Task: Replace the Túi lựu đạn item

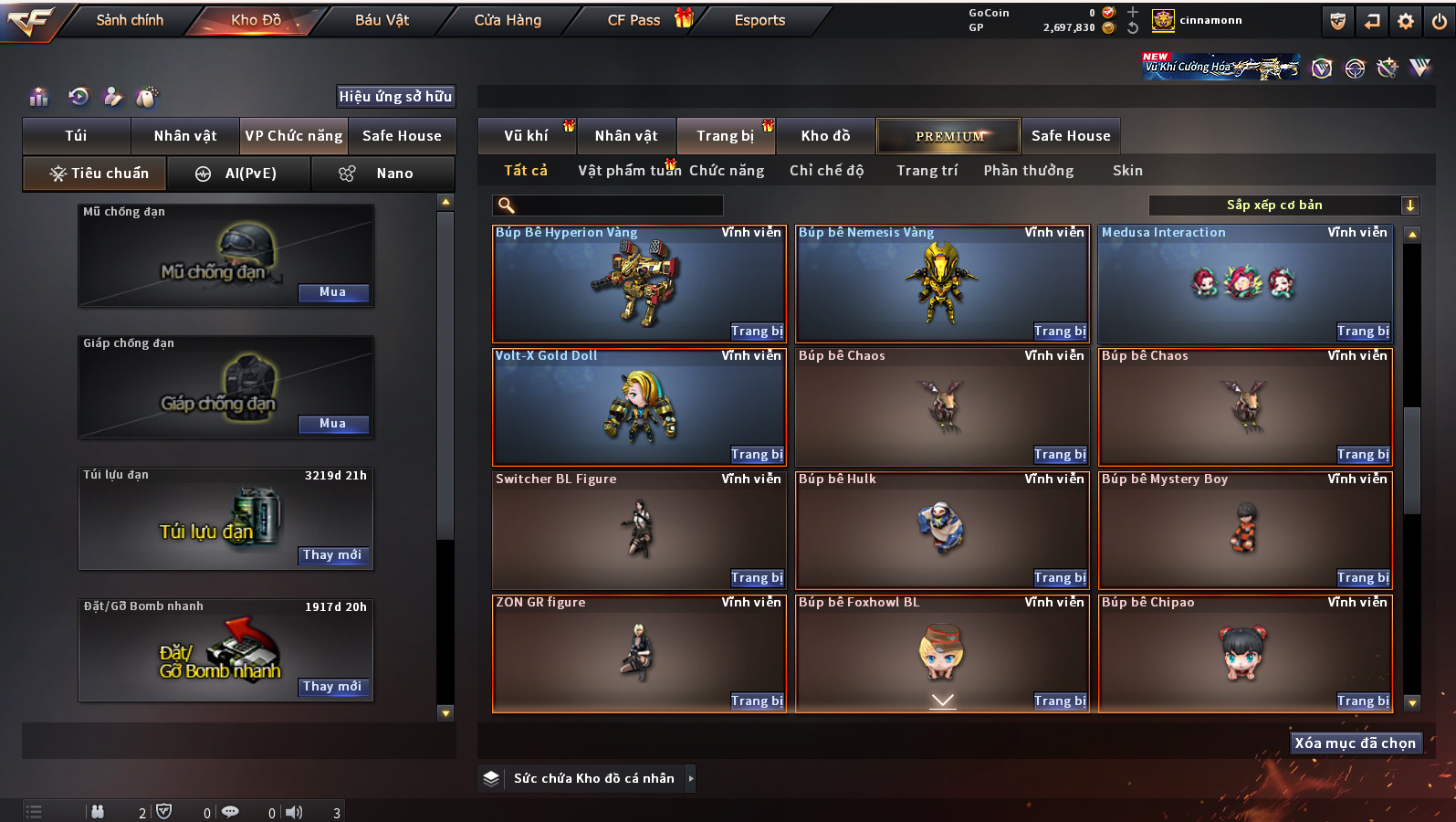Action: point(332,555)
